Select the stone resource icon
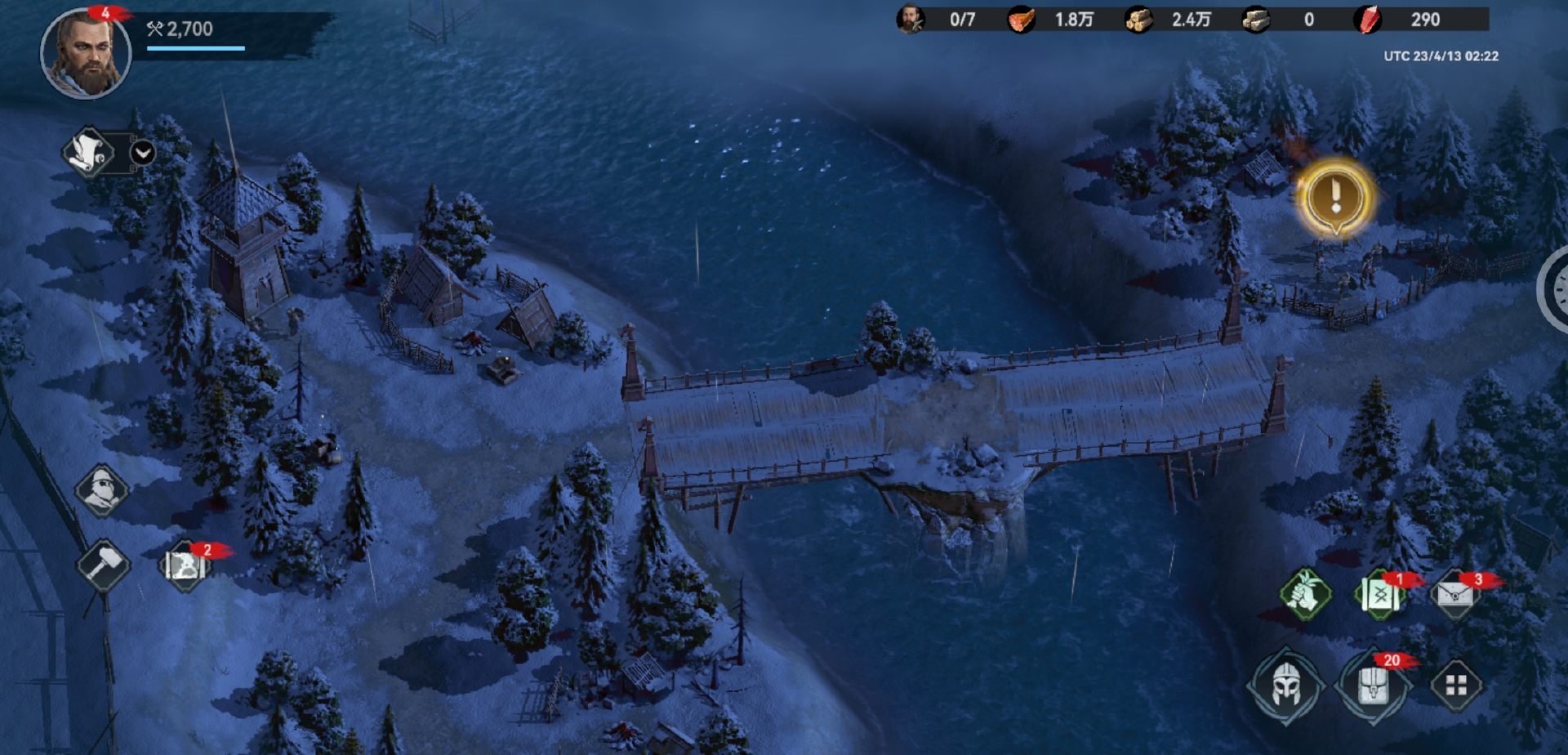This screenshot has height=755, width=1568. point(1255,20)
